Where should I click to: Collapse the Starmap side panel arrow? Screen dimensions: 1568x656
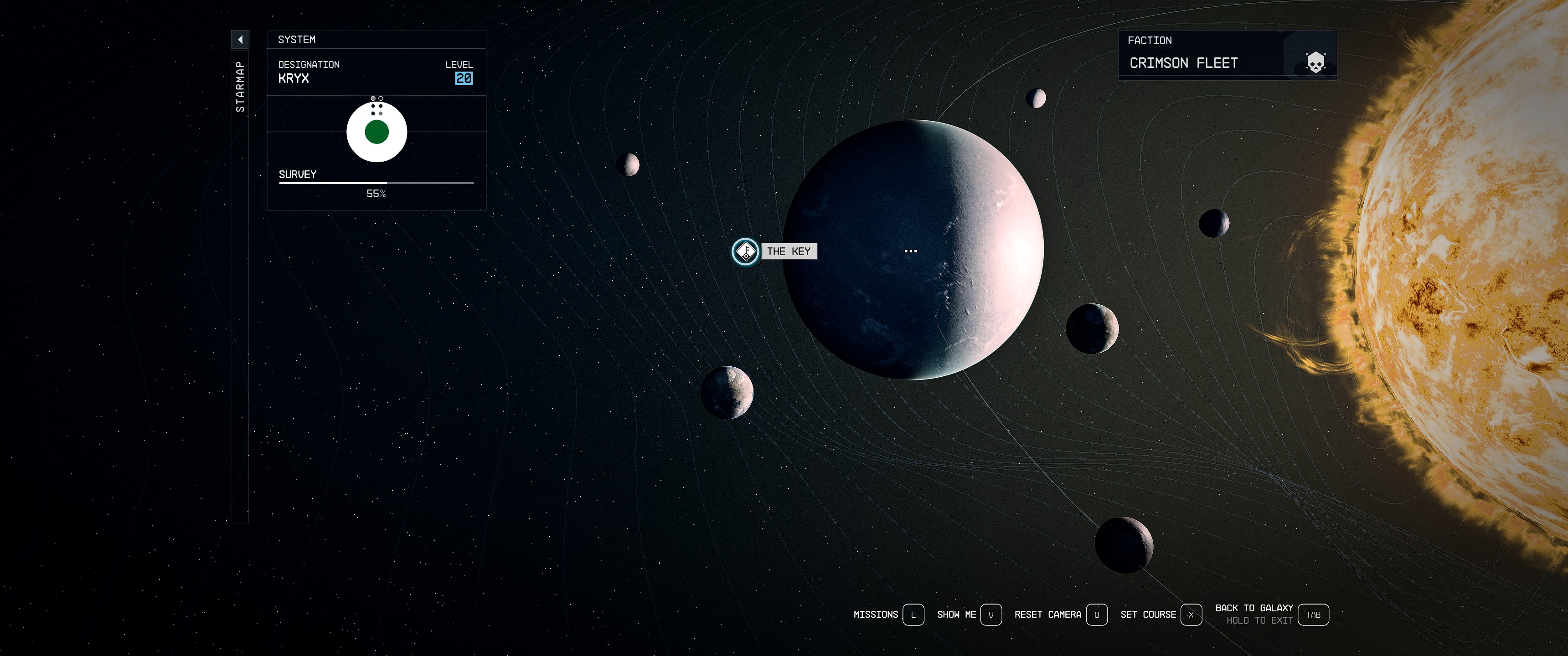(x=240, y=40)
